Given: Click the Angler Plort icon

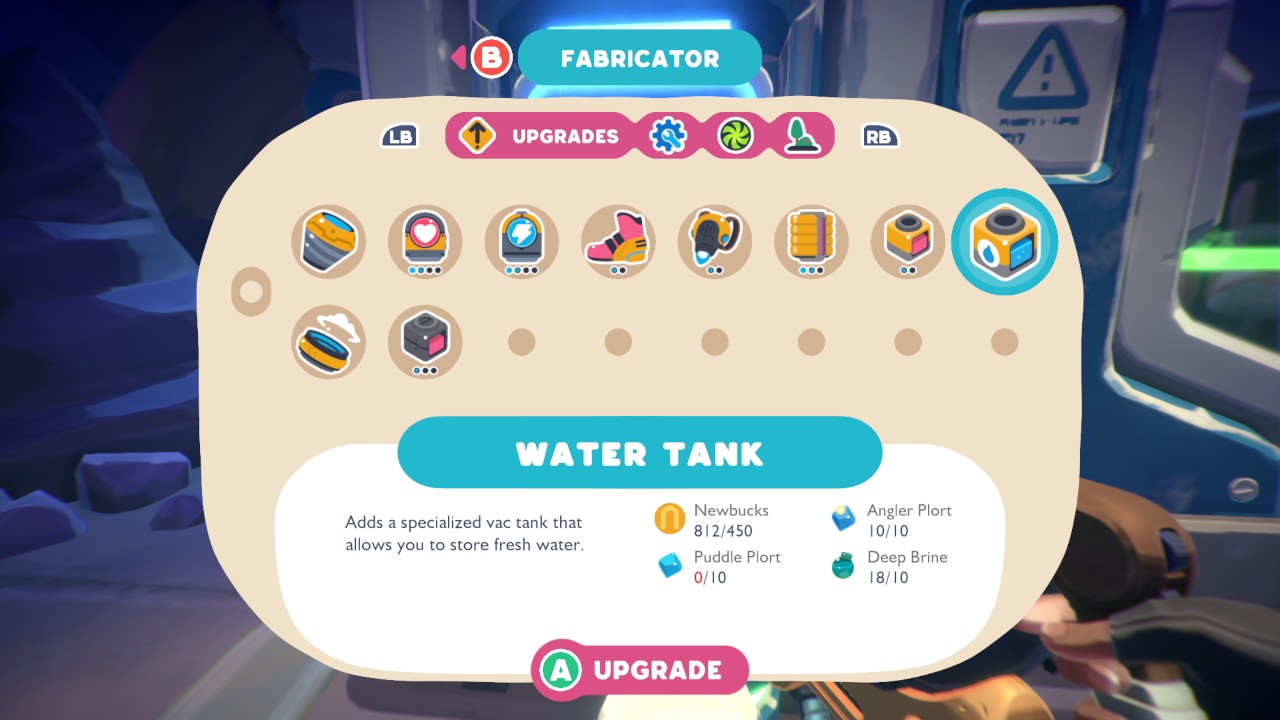Looking at the screenshot, I should tap(842, 518).
